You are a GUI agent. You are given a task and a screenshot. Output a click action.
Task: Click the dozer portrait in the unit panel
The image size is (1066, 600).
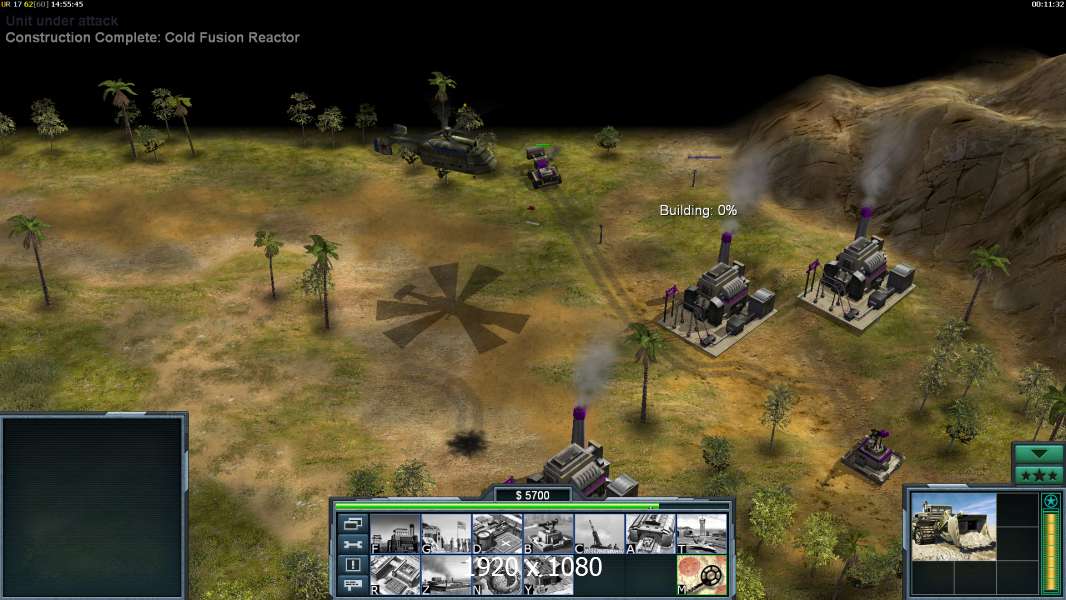click(x=953, y=527)
